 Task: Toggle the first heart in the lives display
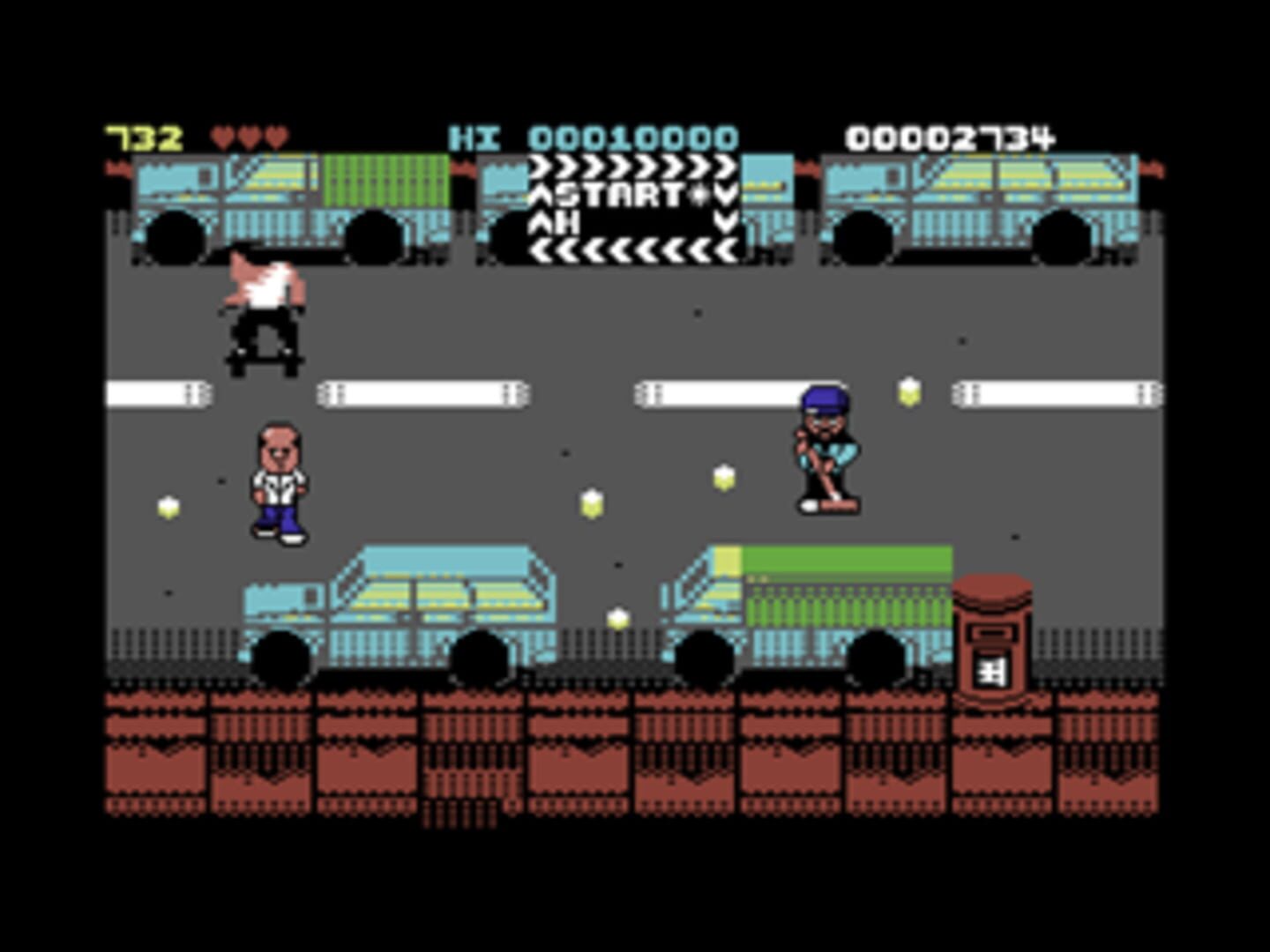[x=222, y=135]
